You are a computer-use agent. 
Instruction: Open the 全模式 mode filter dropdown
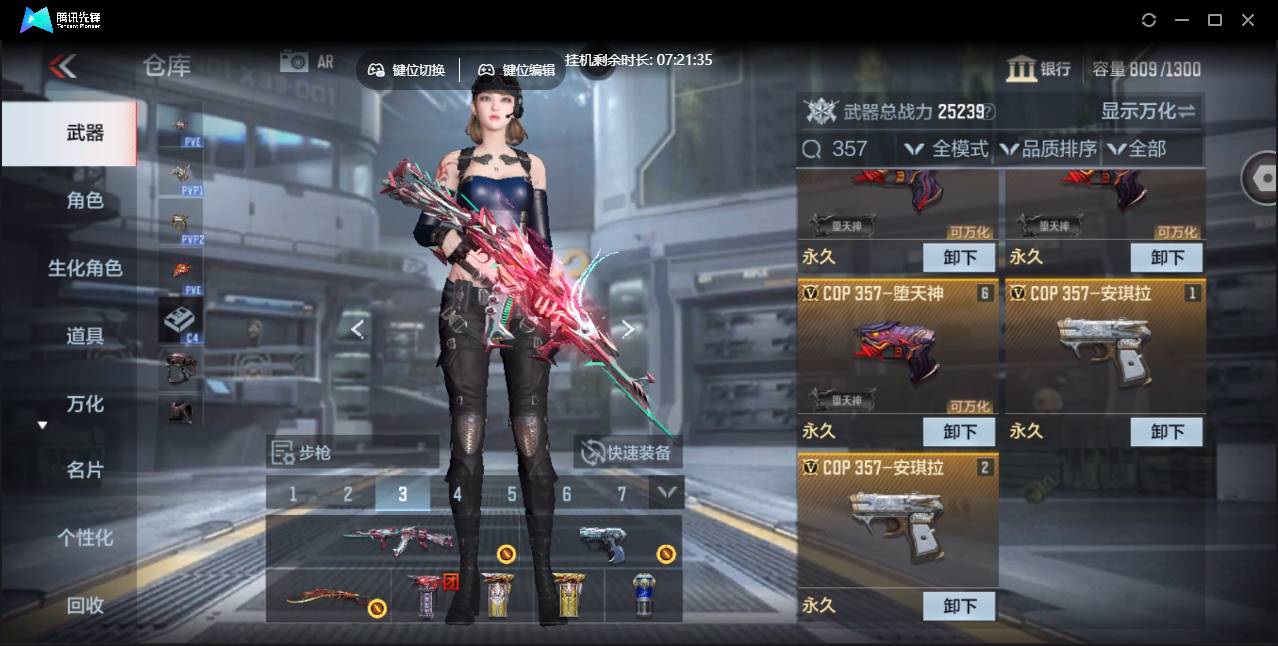tap(946, 149)
